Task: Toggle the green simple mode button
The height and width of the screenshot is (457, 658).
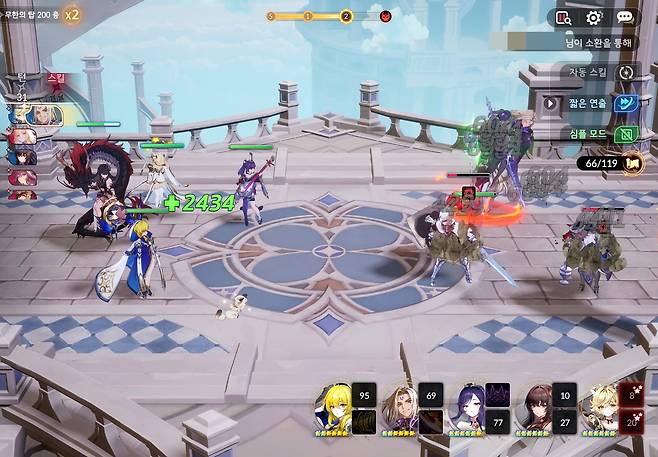Action: [627, 134]
